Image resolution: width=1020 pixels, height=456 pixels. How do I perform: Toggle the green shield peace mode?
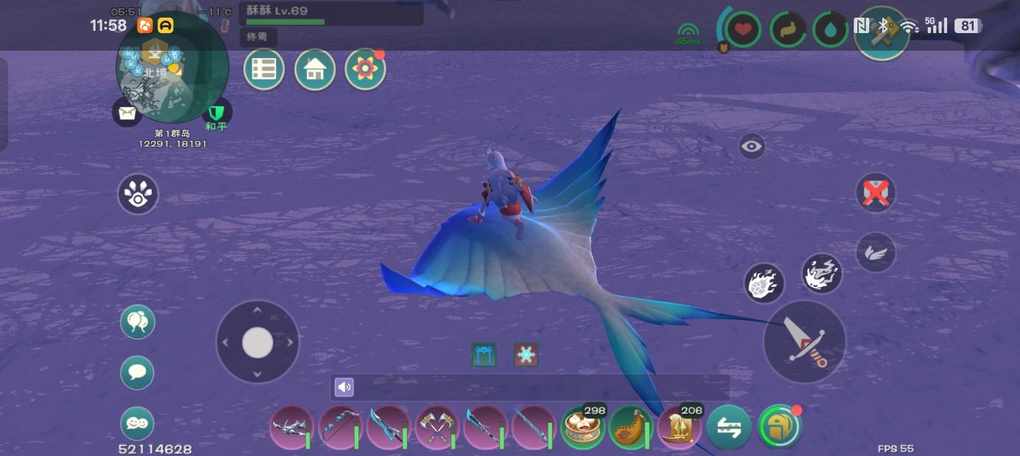[x=216, y=112]
